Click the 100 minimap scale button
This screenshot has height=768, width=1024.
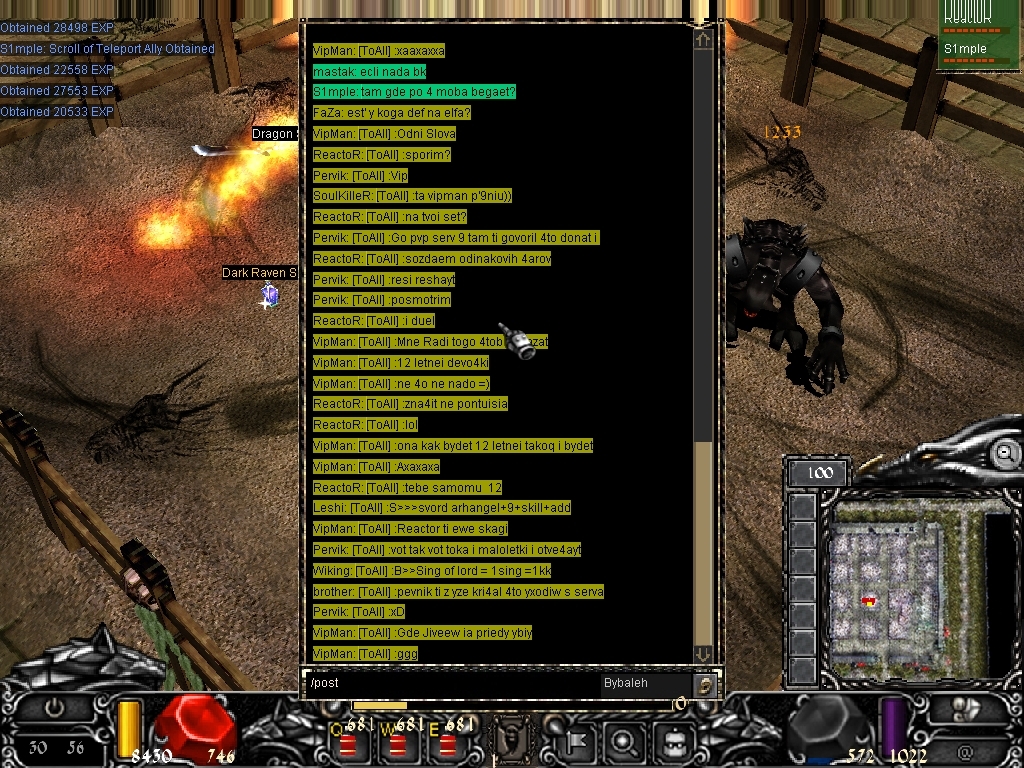[819, 473]
